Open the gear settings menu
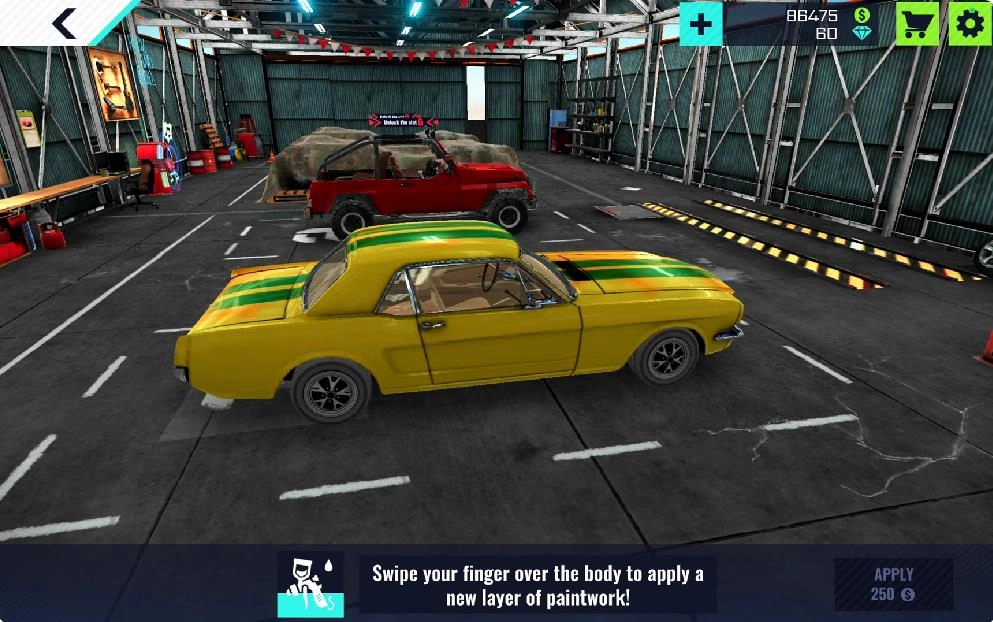This screenshot has width=993, height=622. tap(969, 24)
